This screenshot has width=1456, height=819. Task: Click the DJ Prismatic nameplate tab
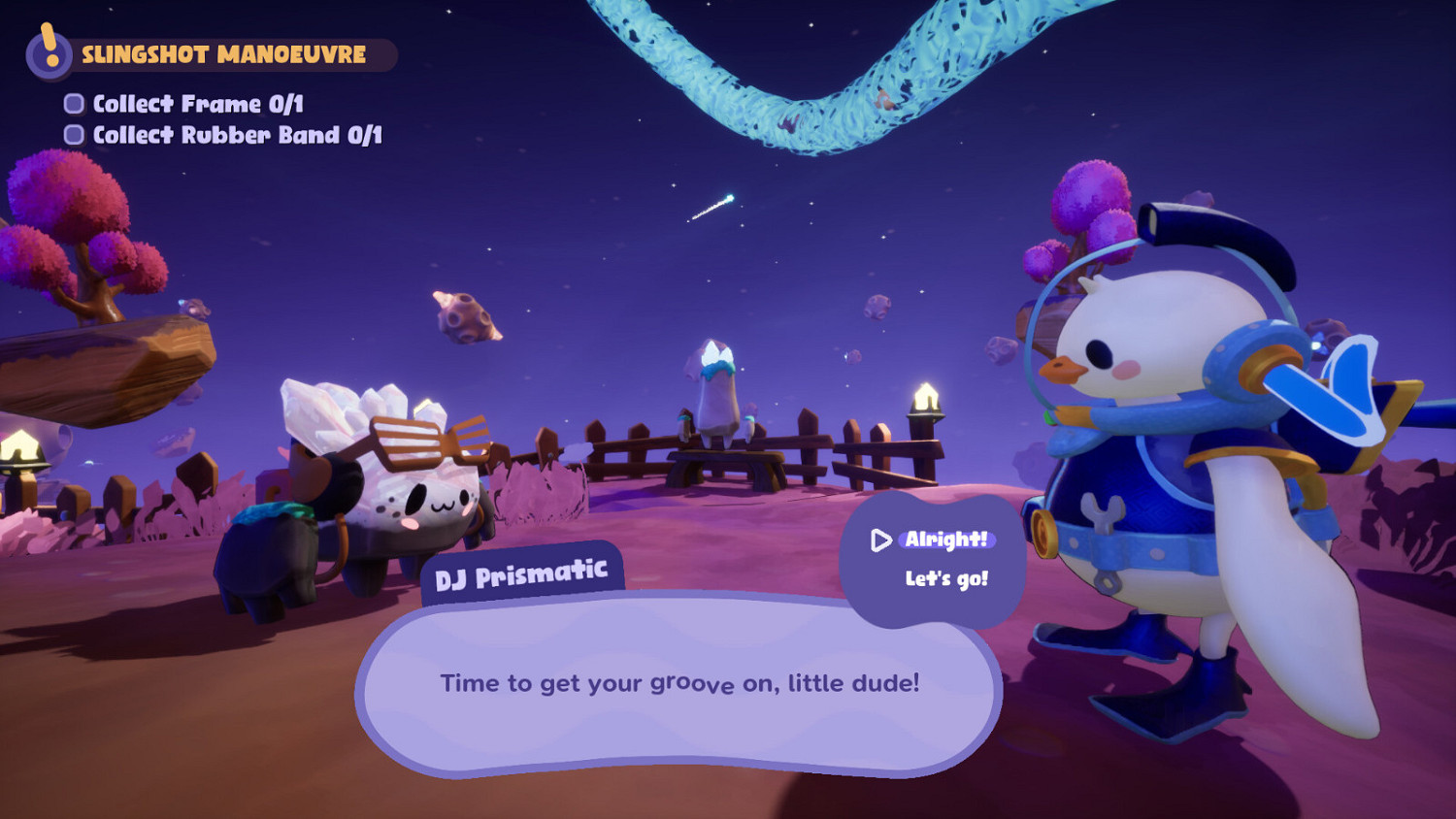521,573
